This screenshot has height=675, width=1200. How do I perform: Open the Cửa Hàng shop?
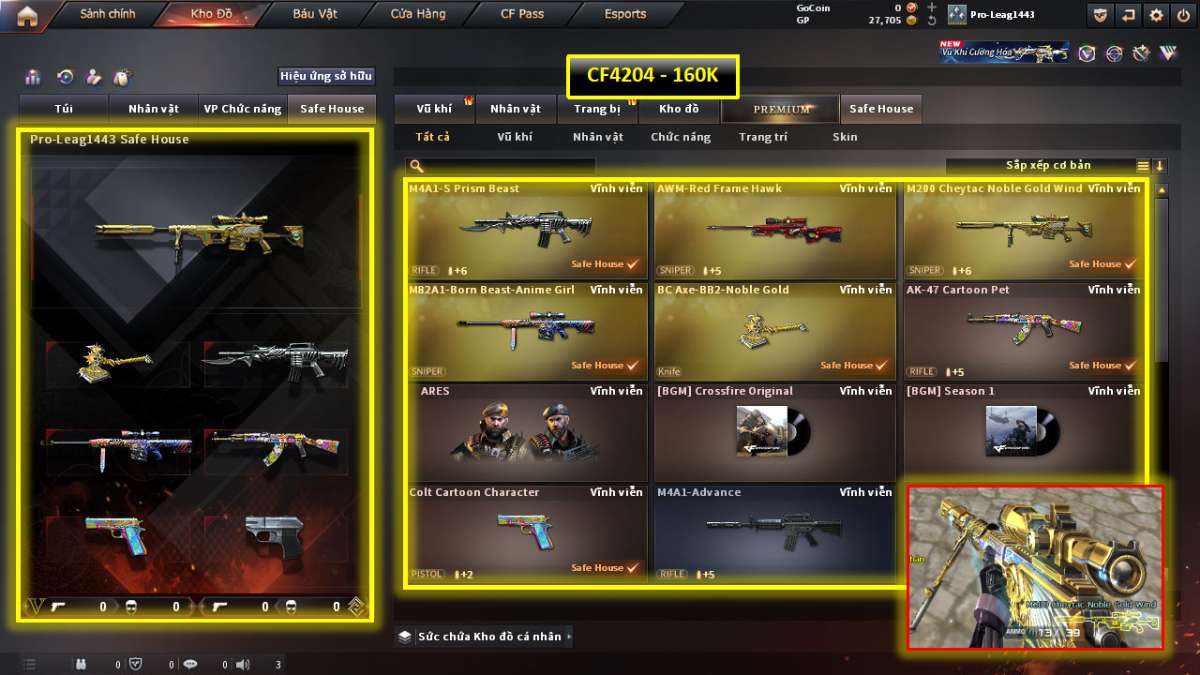[418, 15]
